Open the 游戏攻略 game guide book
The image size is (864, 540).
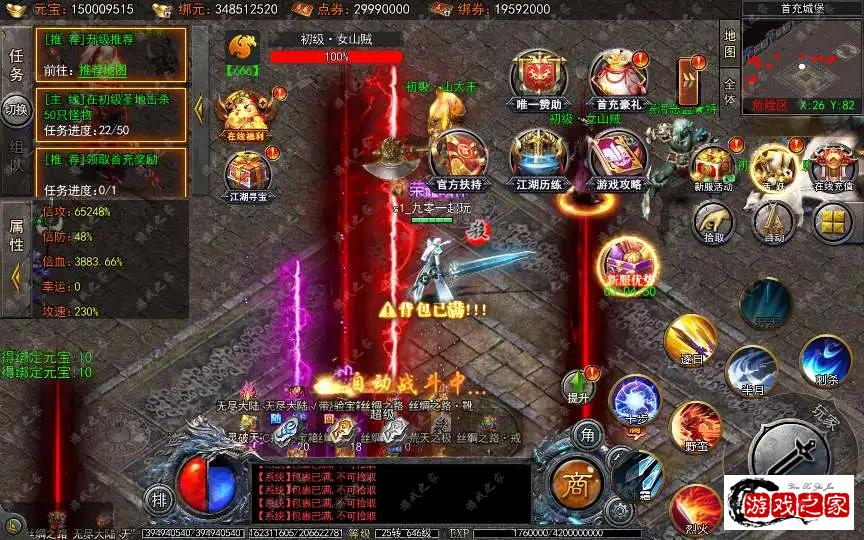(619, 155)
